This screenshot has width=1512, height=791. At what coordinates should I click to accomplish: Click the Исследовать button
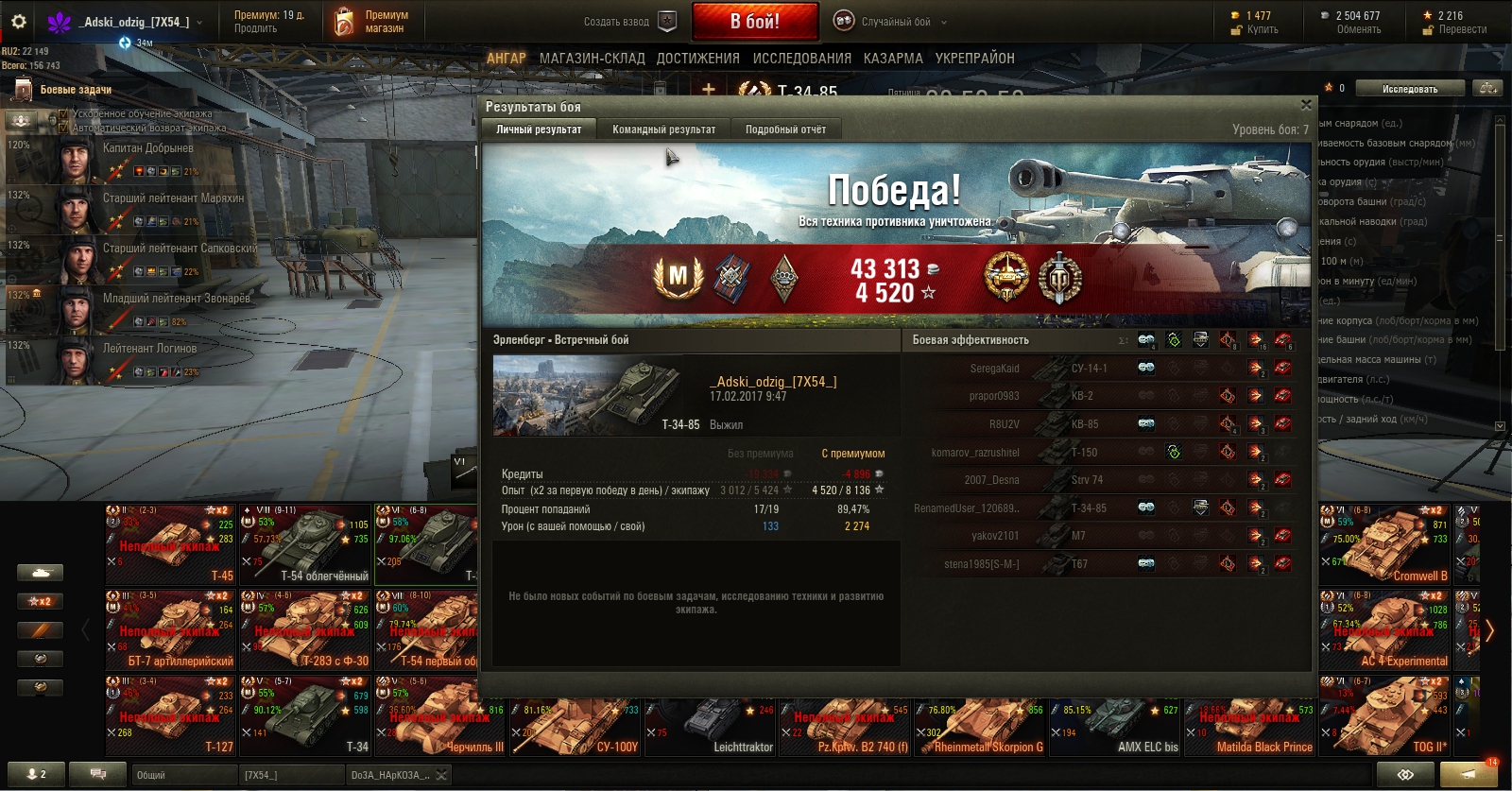click(1410, 89)
